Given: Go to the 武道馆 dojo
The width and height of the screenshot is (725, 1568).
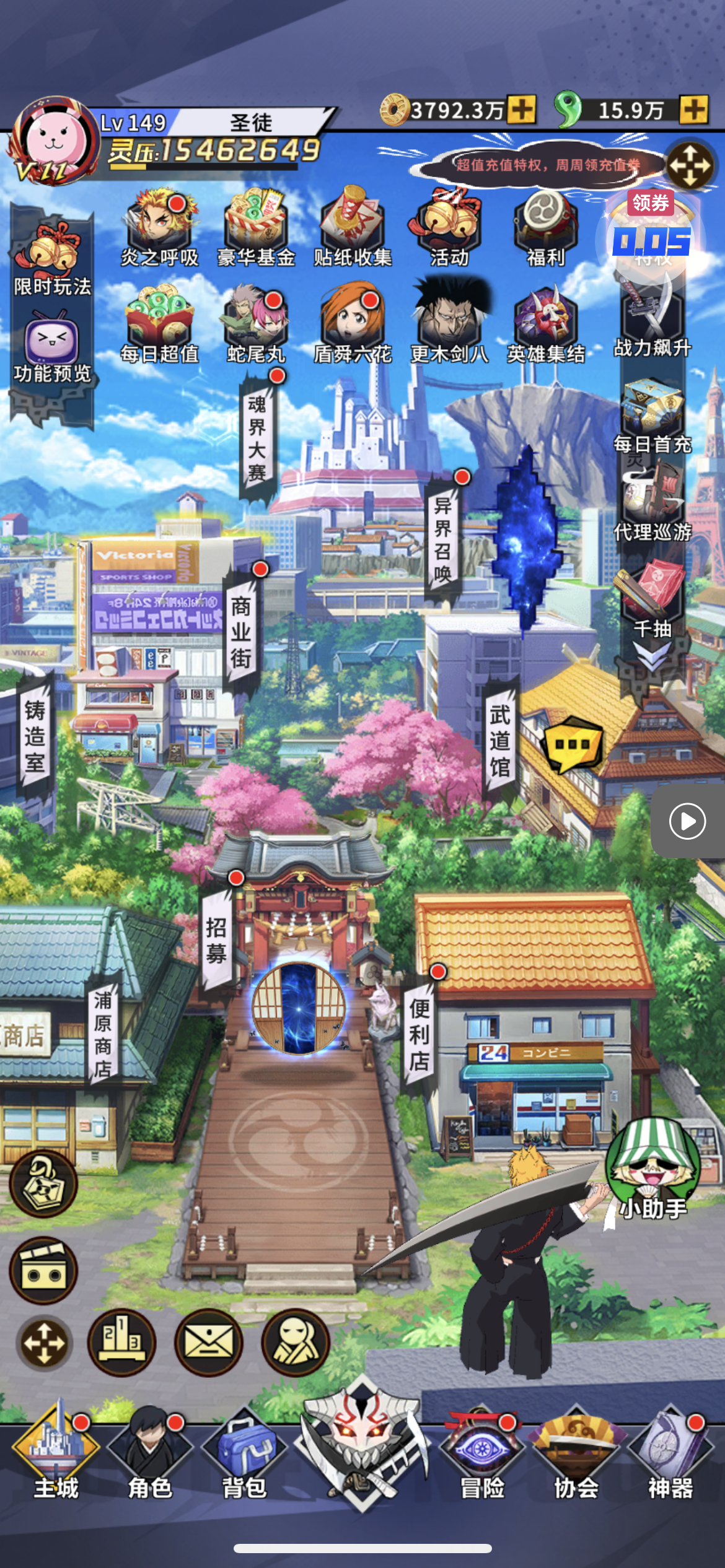Looking at the screenshot, I should coord(499,741).
